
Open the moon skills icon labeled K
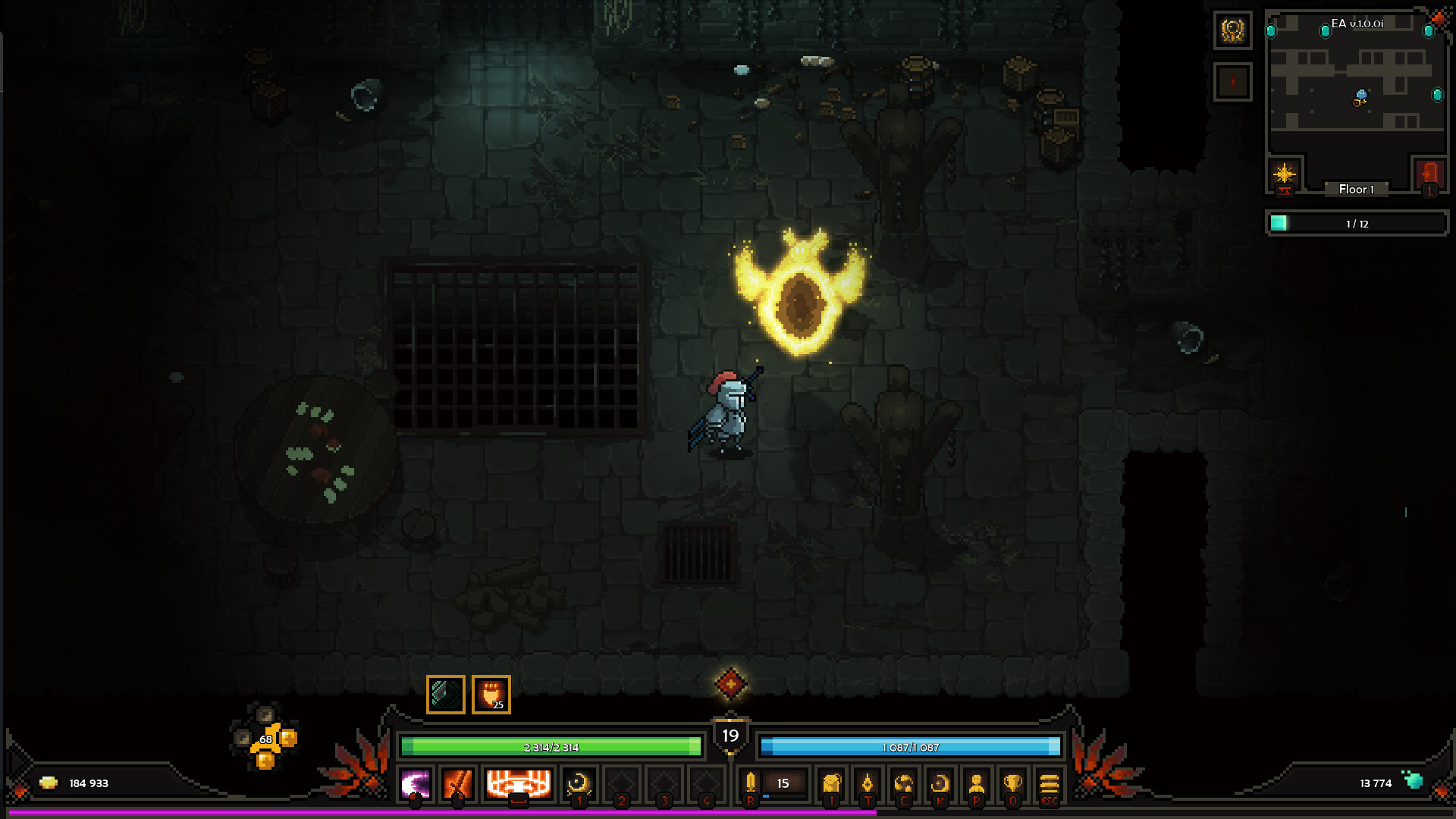[940, 783]
